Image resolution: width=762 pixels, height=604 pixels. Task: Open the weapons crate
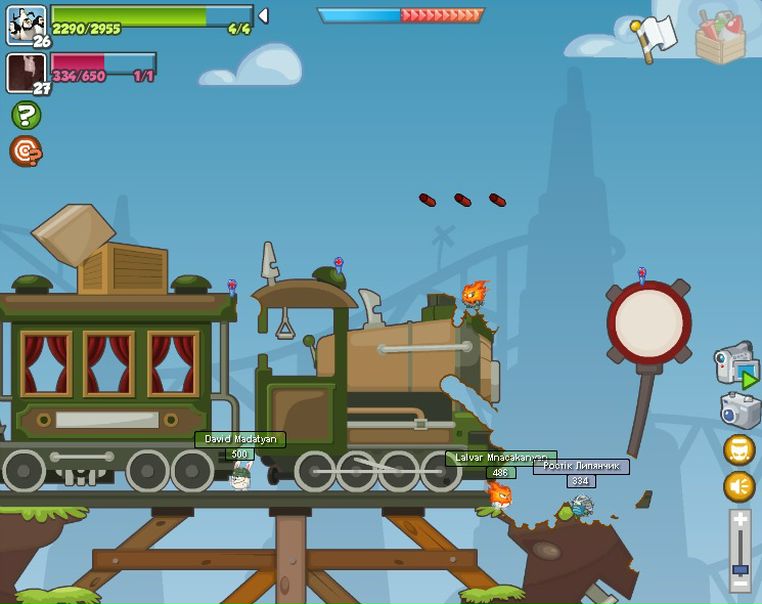click(720, 38)
